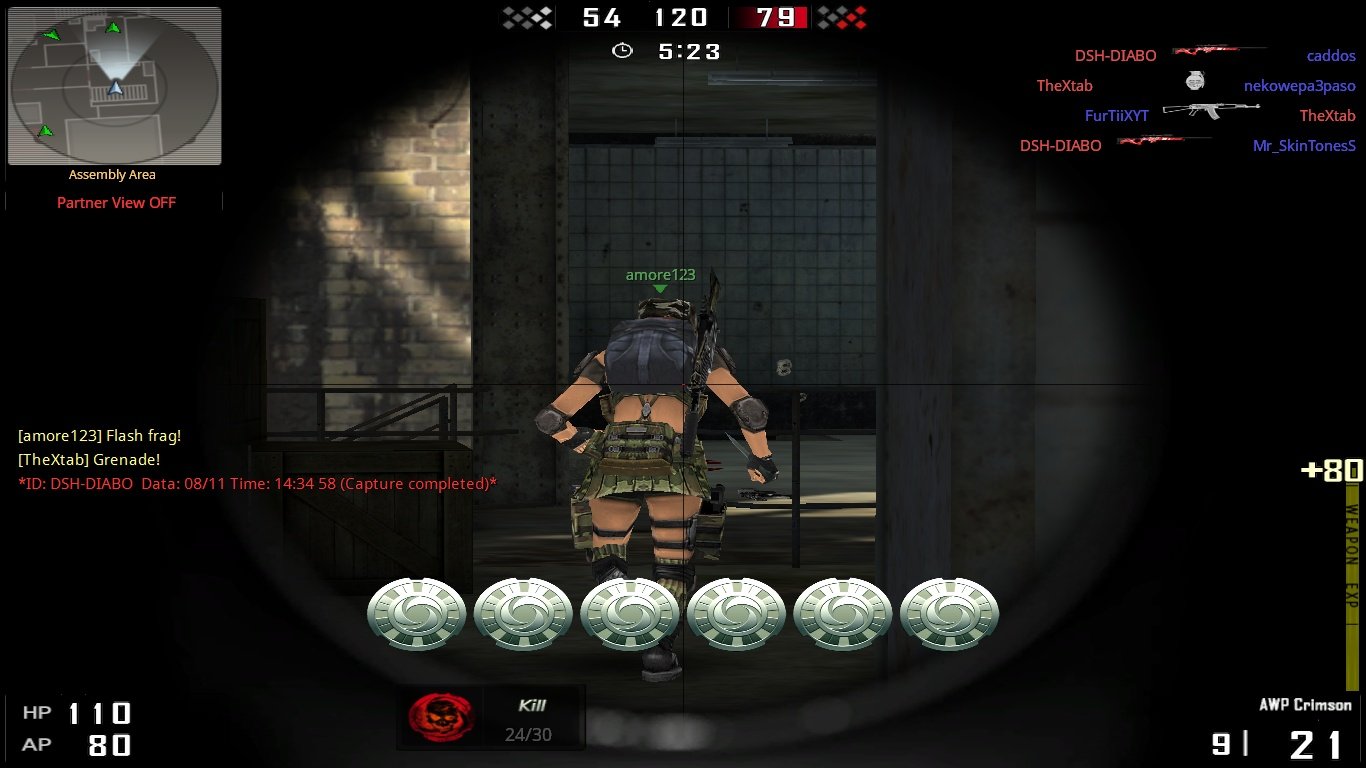Select the amore123 player nametag
Screen dimensions: 1366x768
point(660,274)
